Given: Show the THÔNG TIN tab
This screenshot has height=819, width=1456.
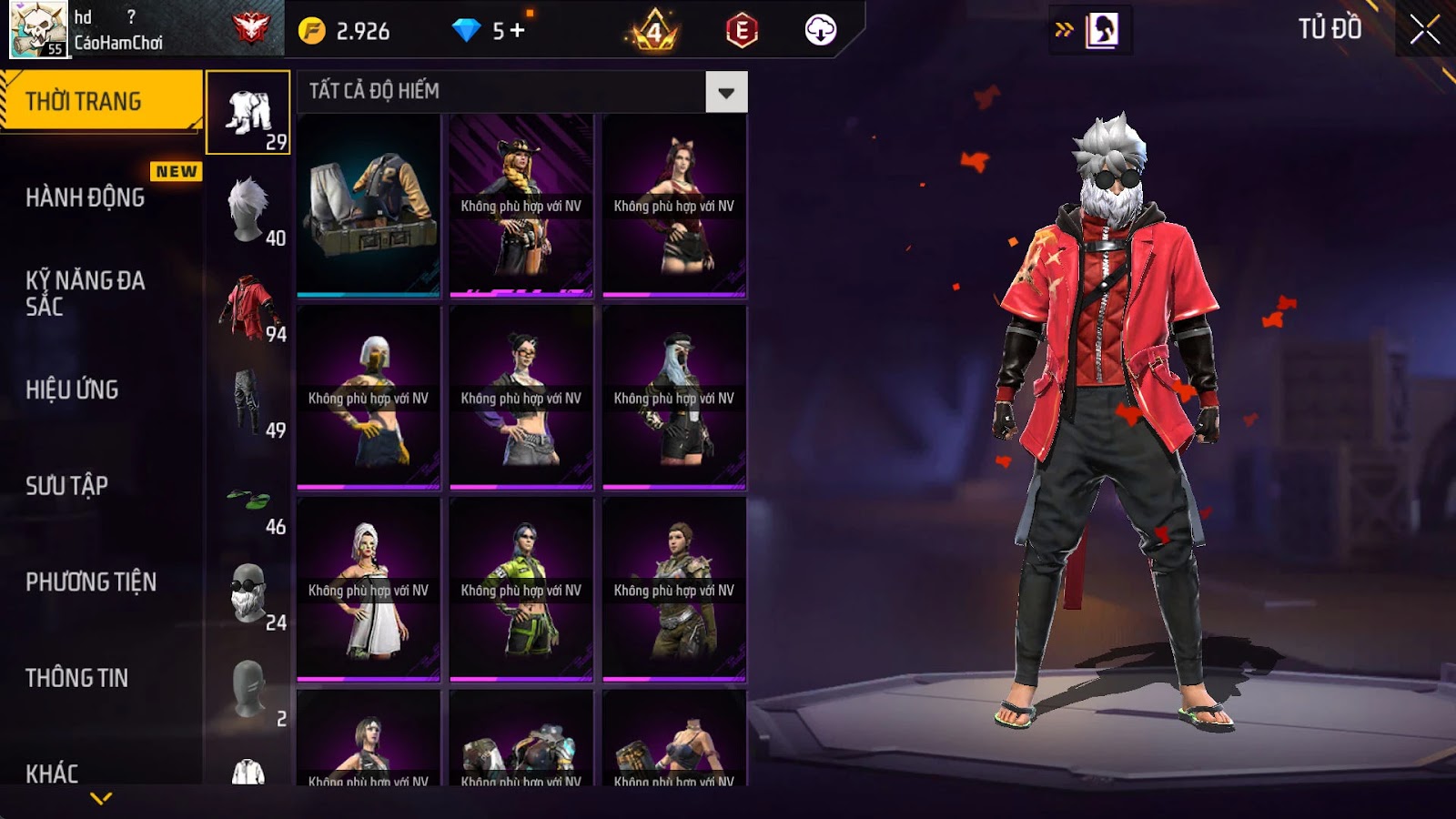Looking at the screenshot, I should tap(77, 678).
